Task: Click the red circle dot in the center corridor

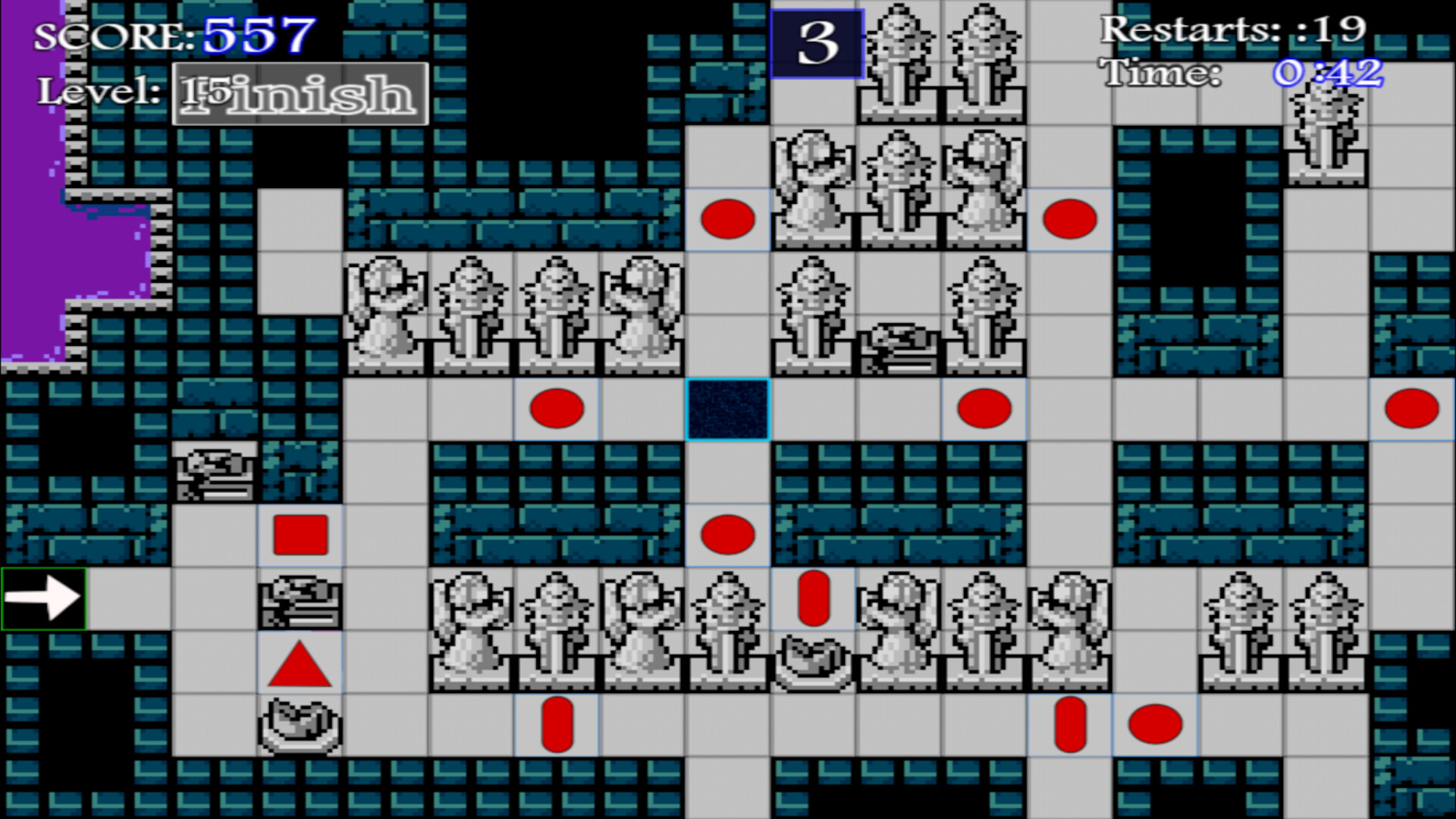Action: click(x=728, y=535)
